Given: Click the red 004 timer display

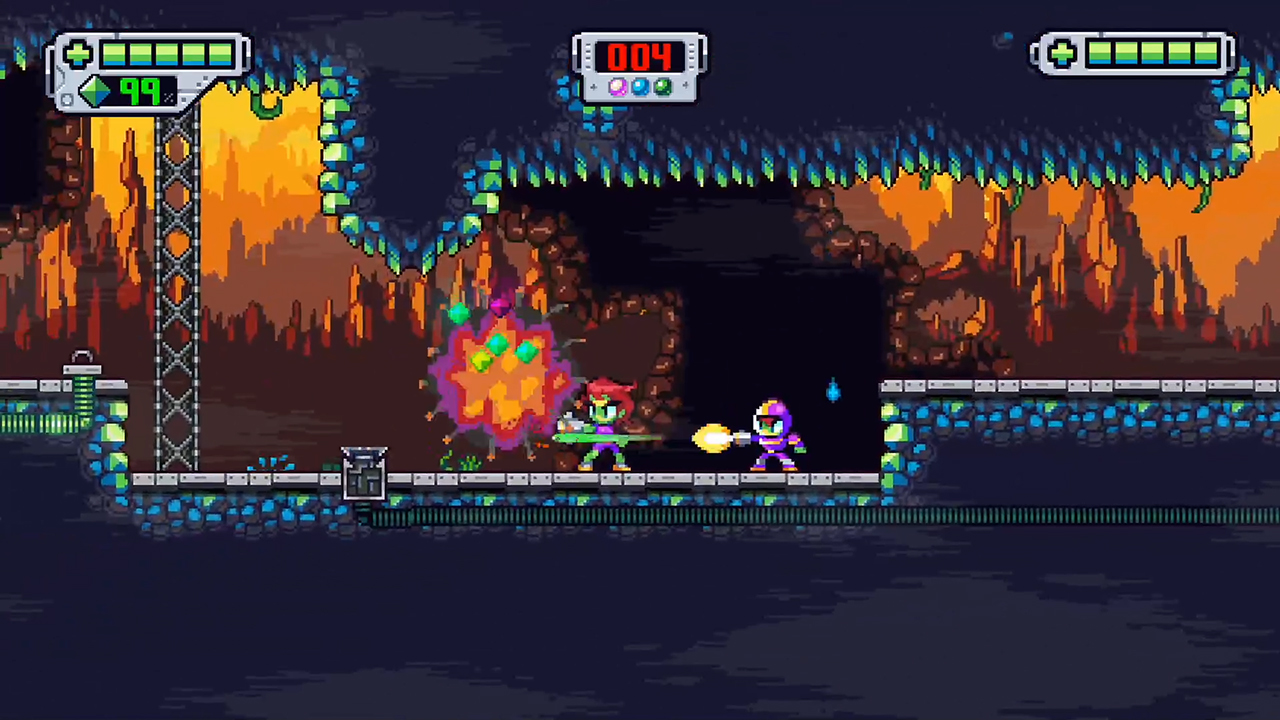Looking at the screenshot, I should tap(640, 58).
